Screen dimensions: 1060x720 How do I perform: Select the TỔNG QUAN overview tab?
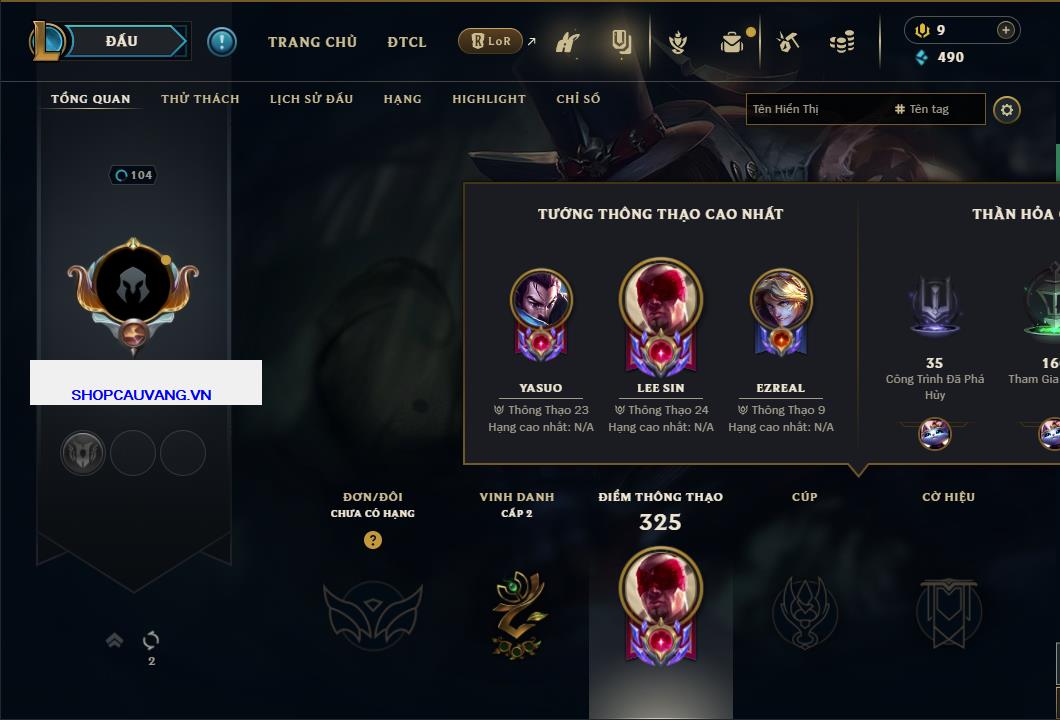(x=90, y=99)
